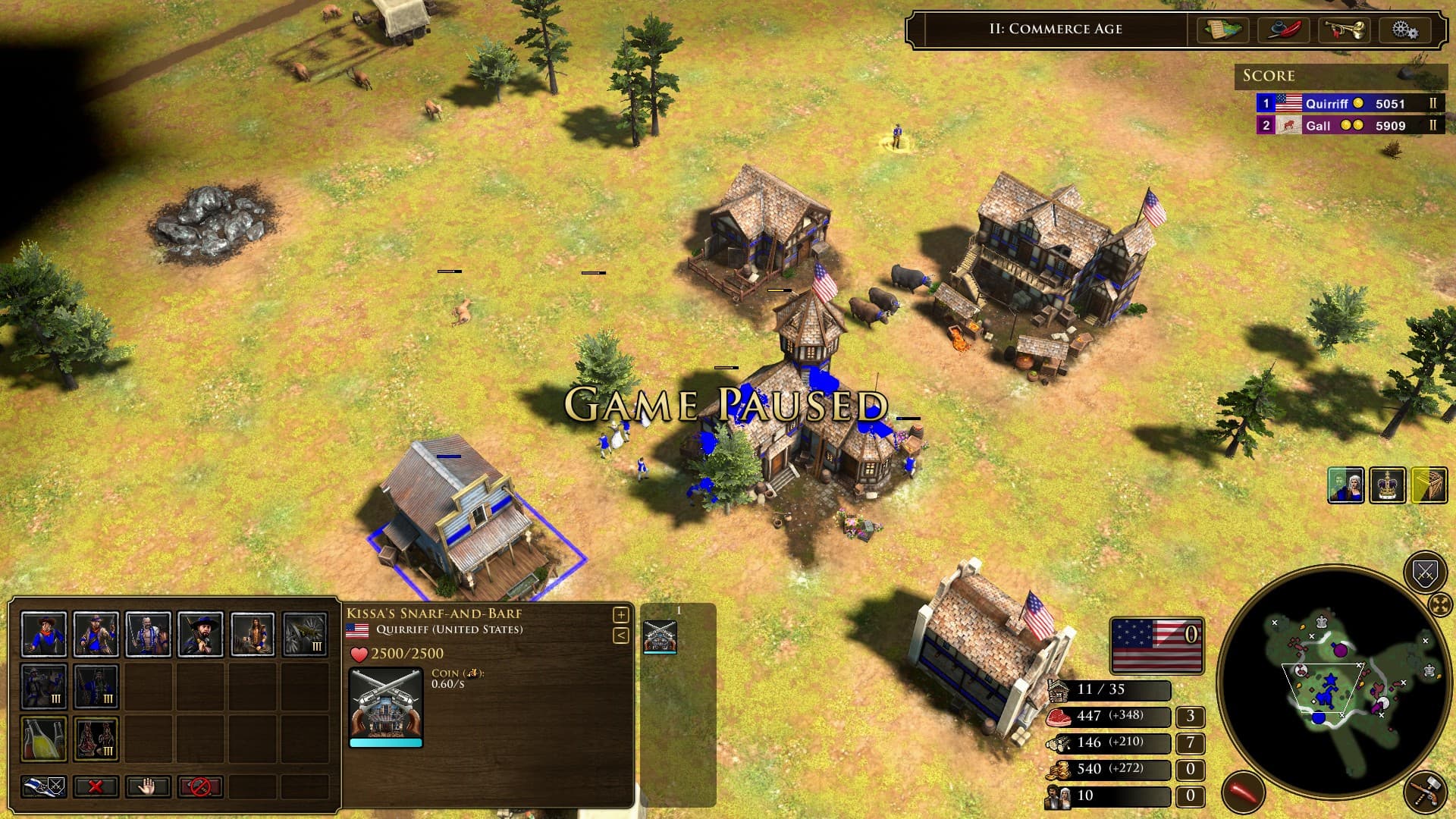Open the quill and inkwell chat button
The image size is (1456, 819).
1284,30
